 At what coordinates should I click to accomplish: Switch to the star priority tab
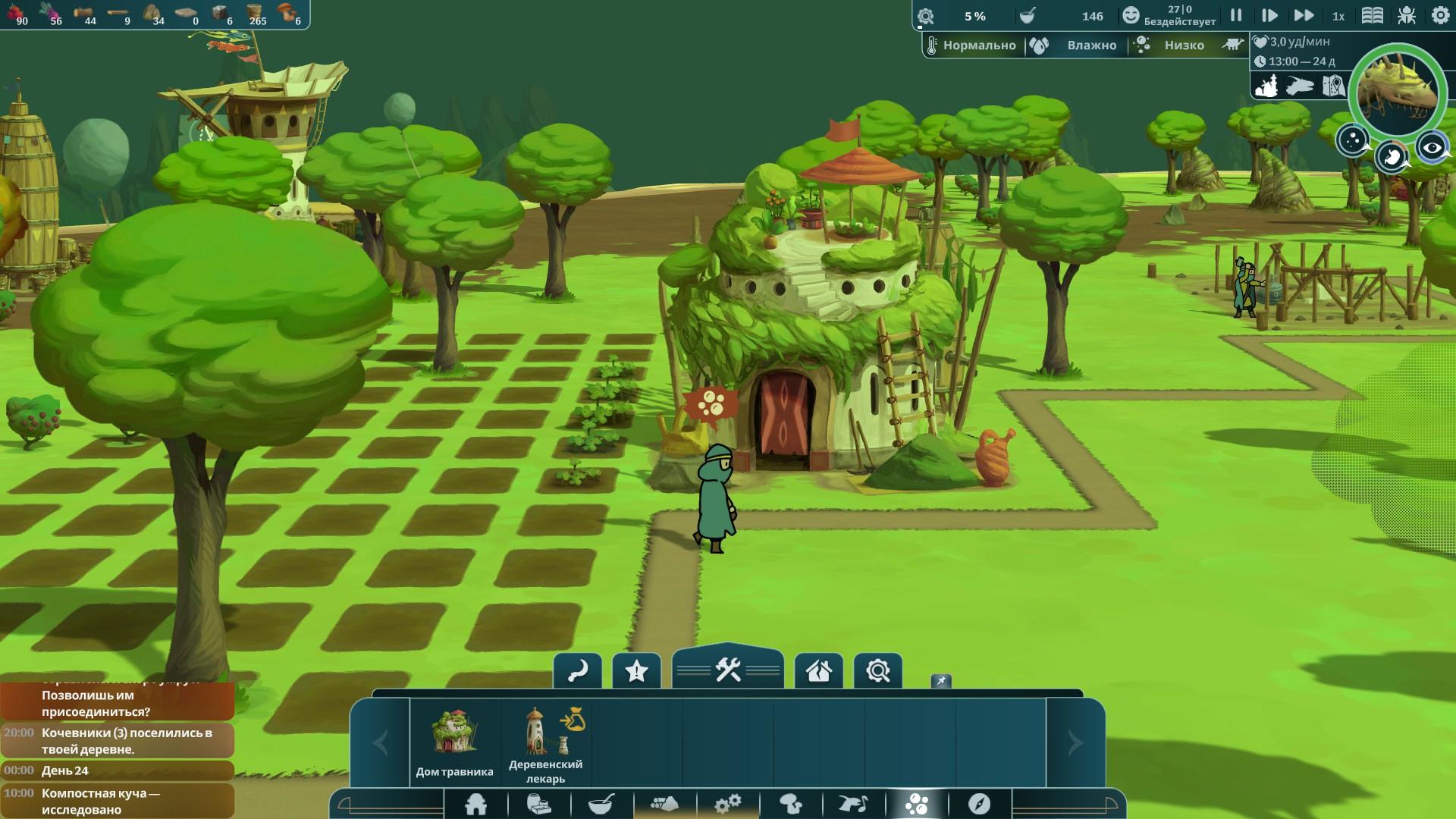pyautogui.click(x=636, y=670)
